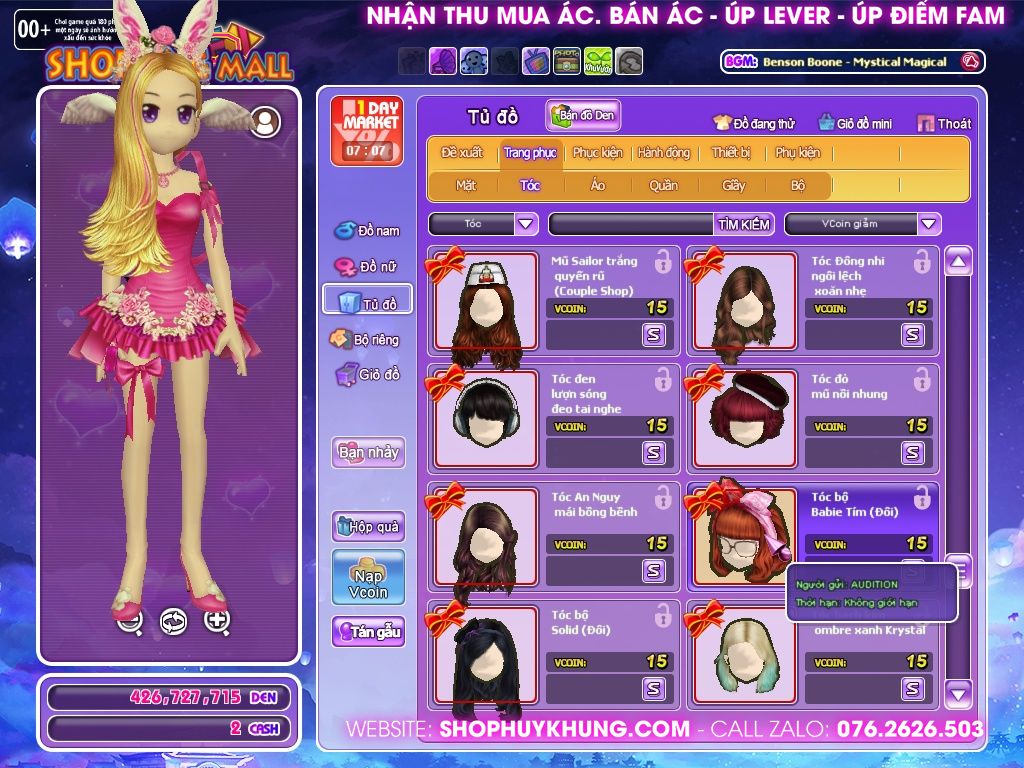Open the Tóc filter dropdown
1024x768 pixels.
click(x=526, y=224)
